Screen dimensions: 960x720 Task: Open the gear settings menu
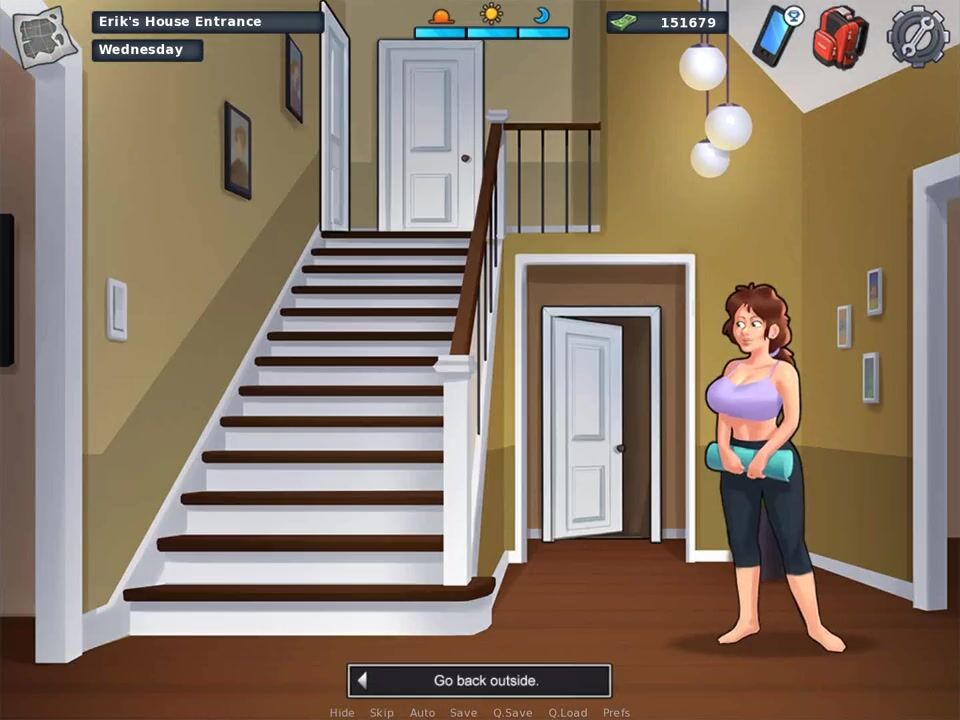[x=915, y=35]
